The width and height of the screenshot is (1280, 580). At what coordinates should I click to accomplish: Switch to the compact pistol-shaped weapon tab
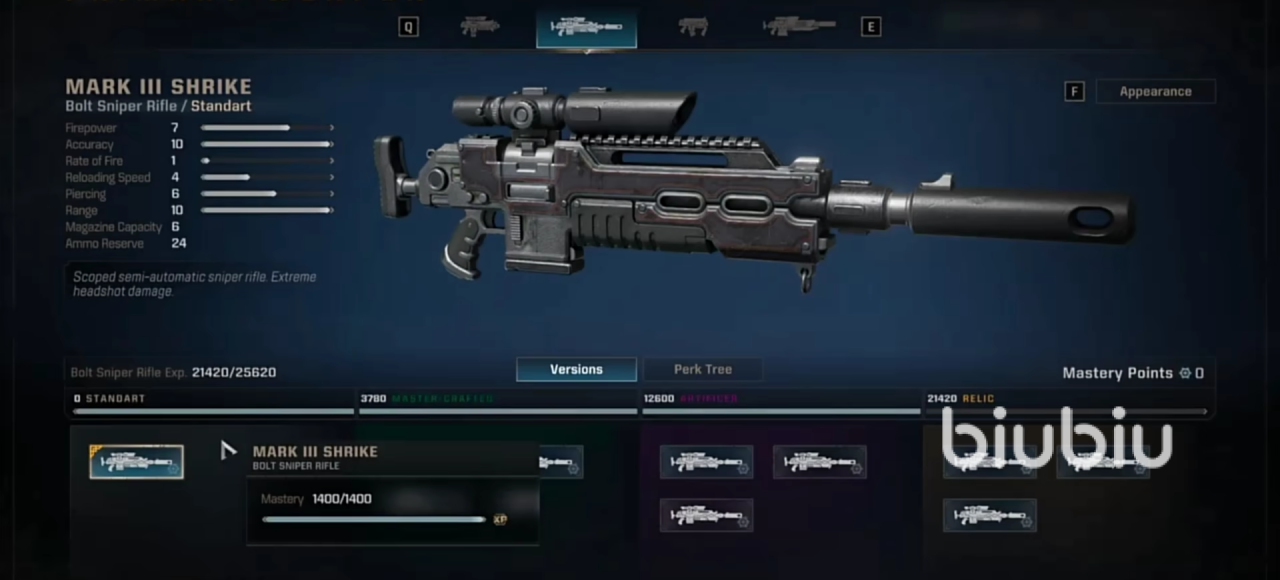click(692, 27)
